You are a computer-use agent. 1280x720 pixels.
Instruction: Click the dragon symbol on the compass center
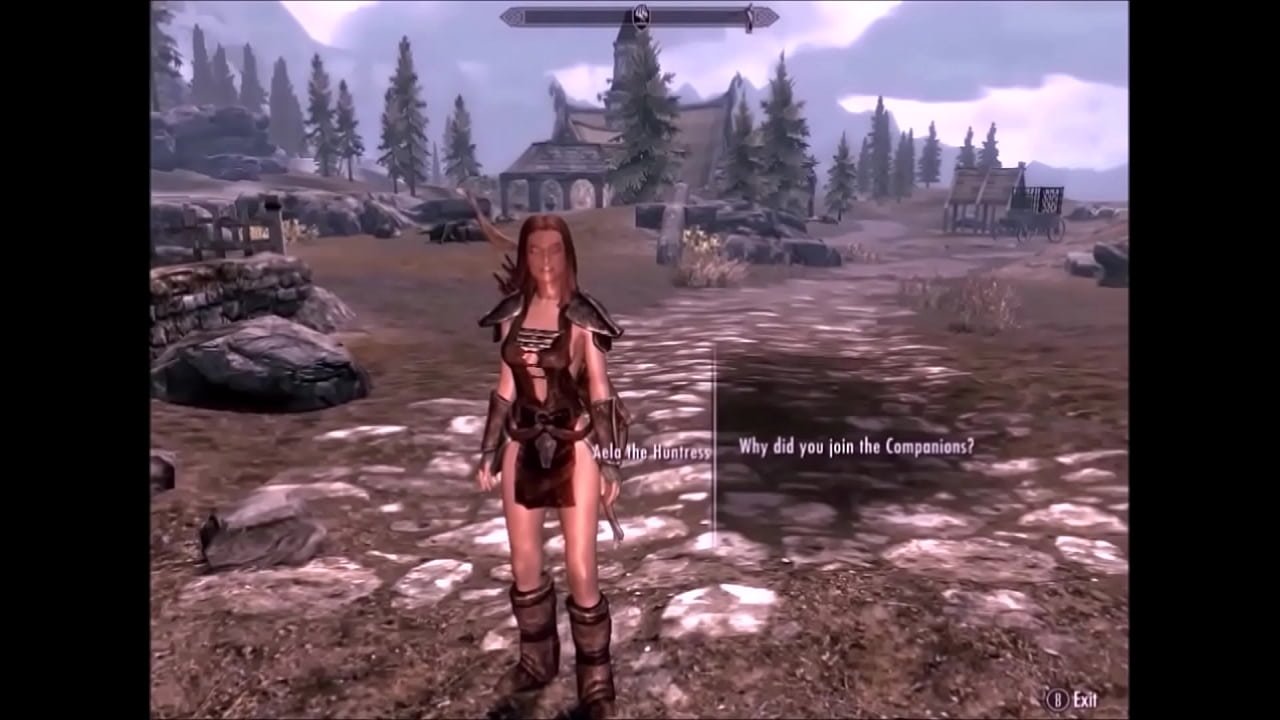(640, 13)
